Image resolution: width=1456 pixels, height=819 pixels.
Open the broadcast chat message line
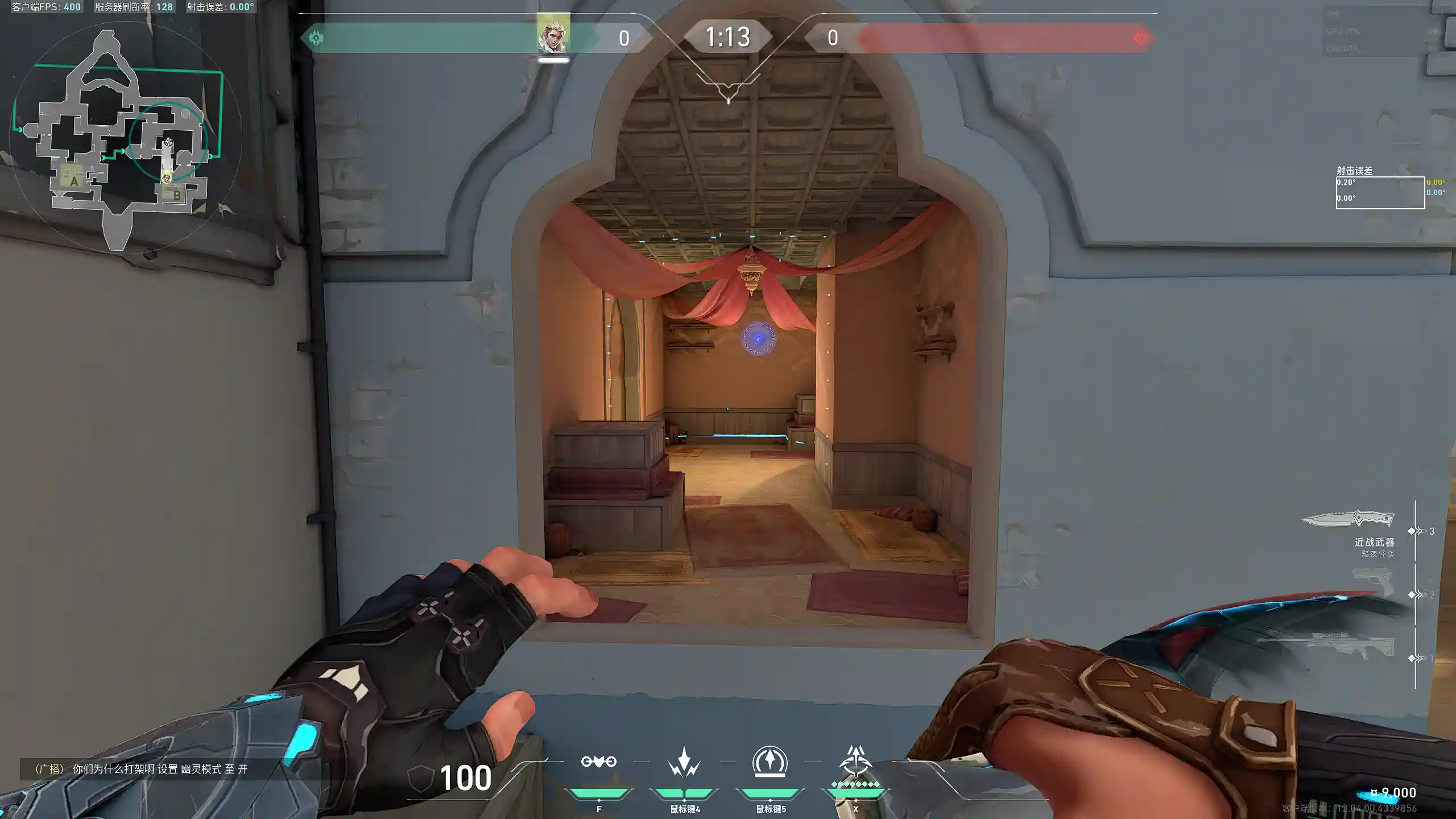[141, 769]
